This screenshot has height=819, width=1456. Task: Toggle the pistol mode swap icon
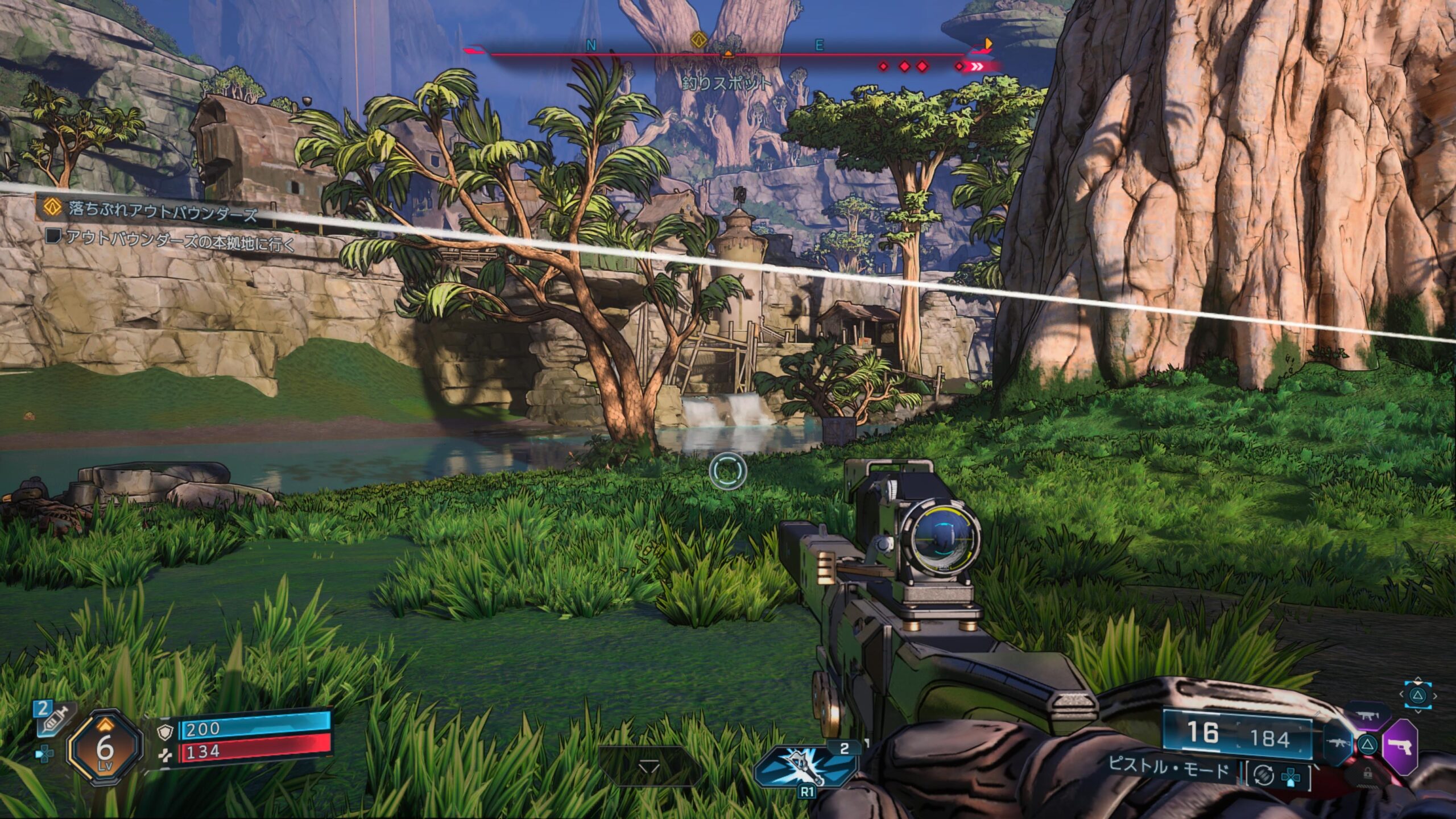coord(1263,776)
